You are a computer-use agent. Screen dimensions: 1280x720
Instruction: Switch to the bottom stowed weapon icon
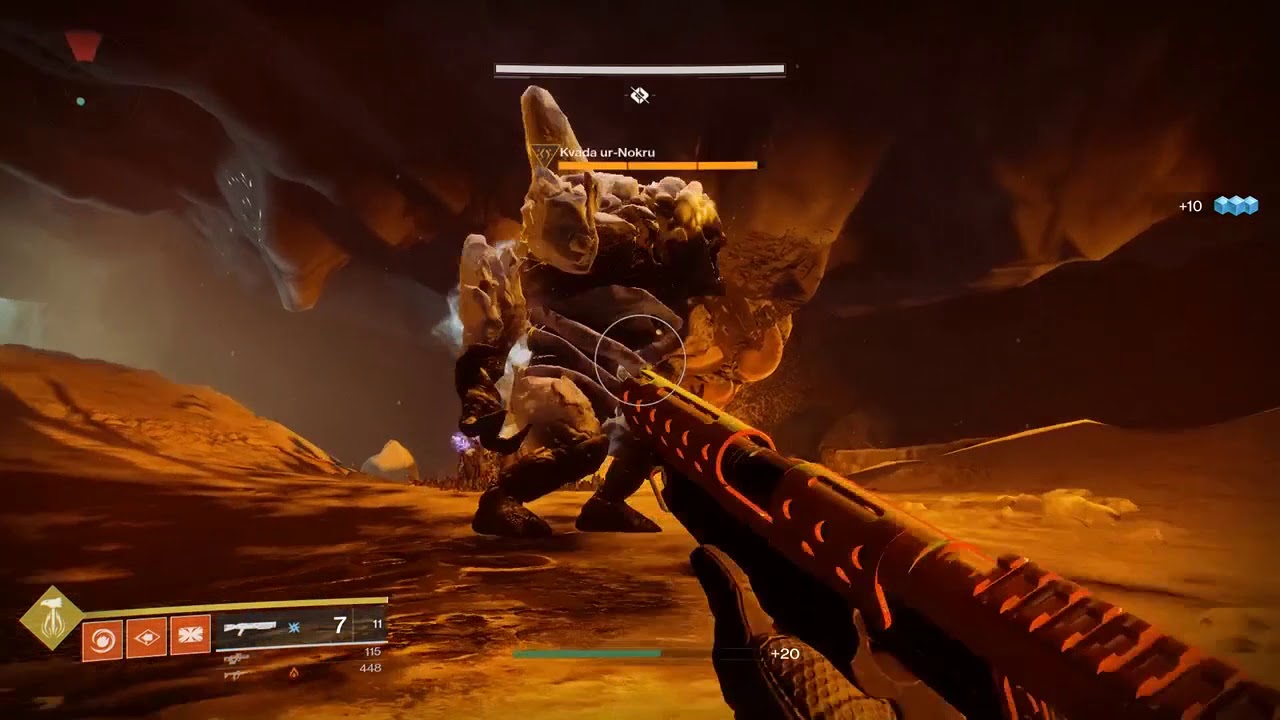(237, 674)
